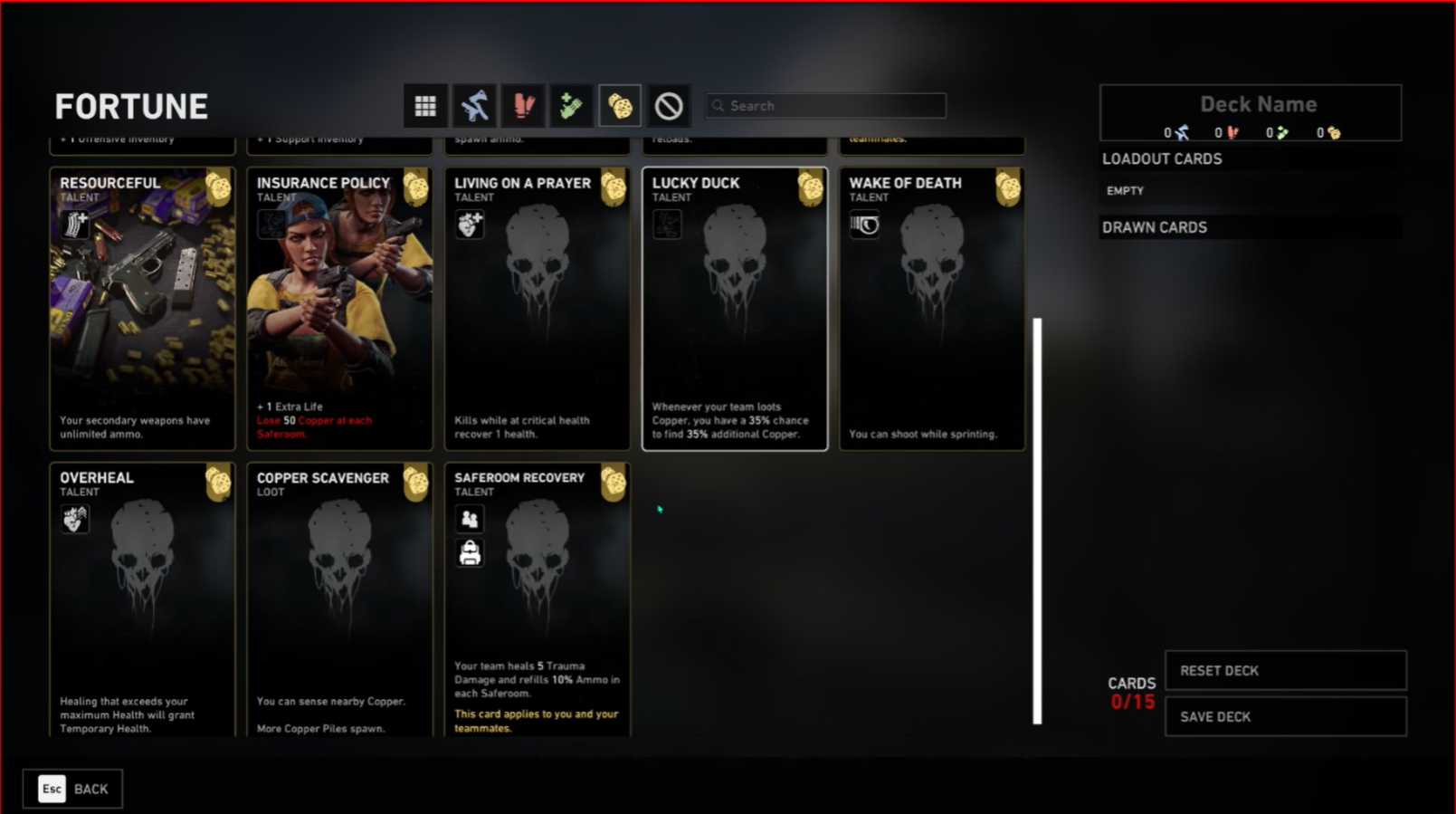Viewport: 1456px width, 814px height.
Task: Select the Saferoom Recovery card
Action: 537,599
